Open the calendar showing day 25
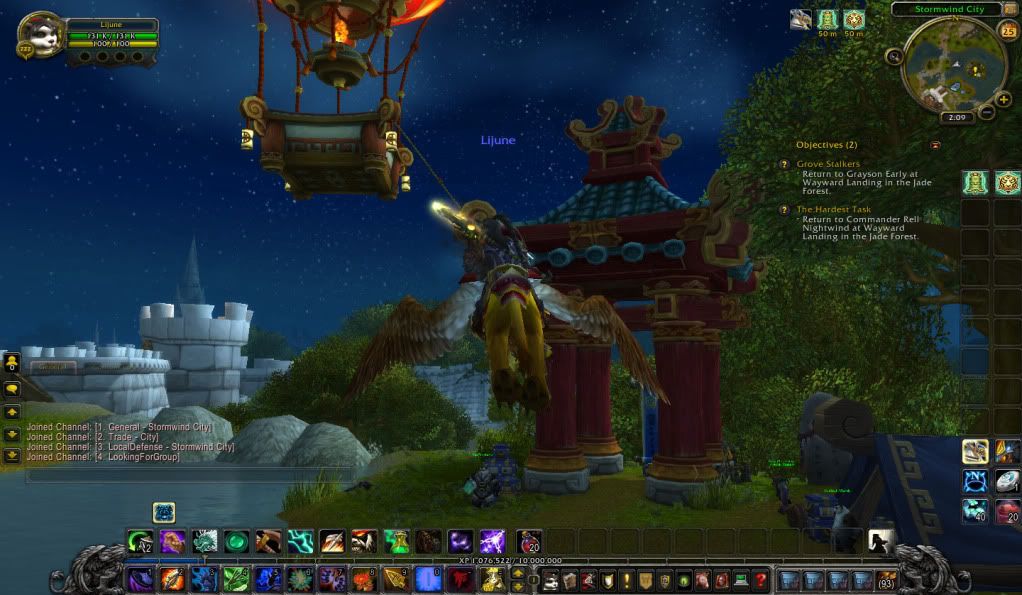 pyautogui.click(x=1008, y=30)
